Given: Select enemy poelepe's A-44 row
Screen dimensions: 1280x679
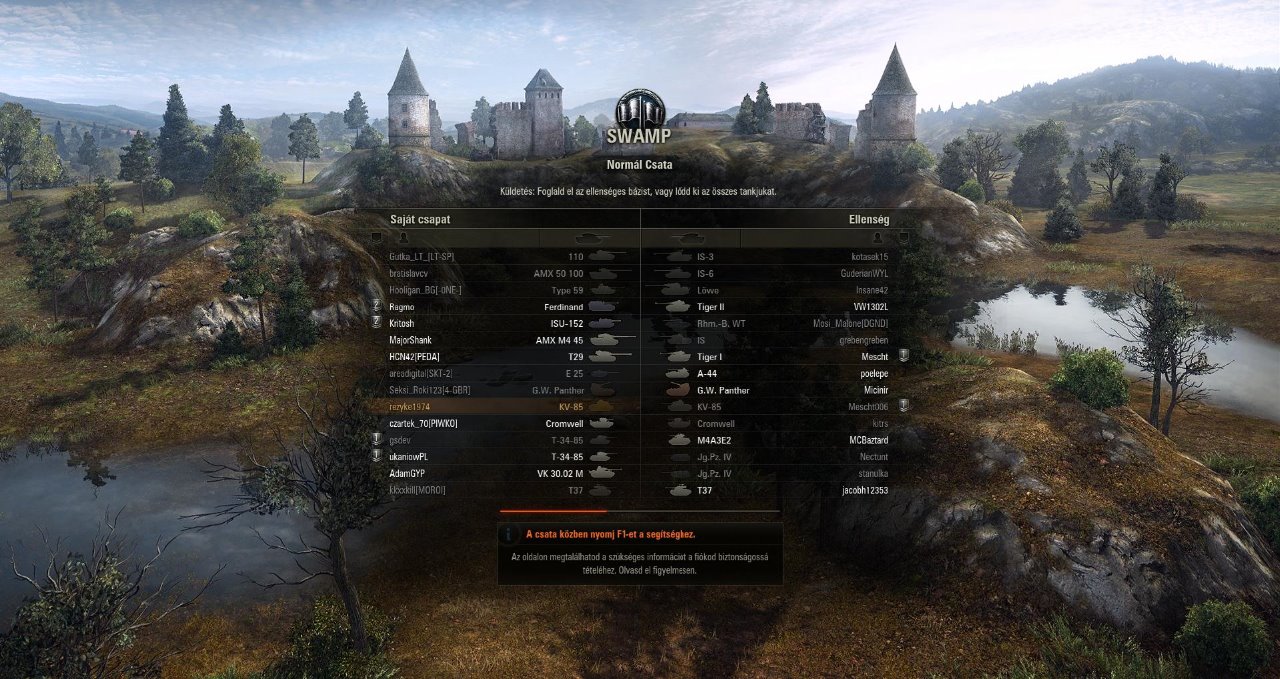Looking at the screenshot, I should tap(780, 374).
